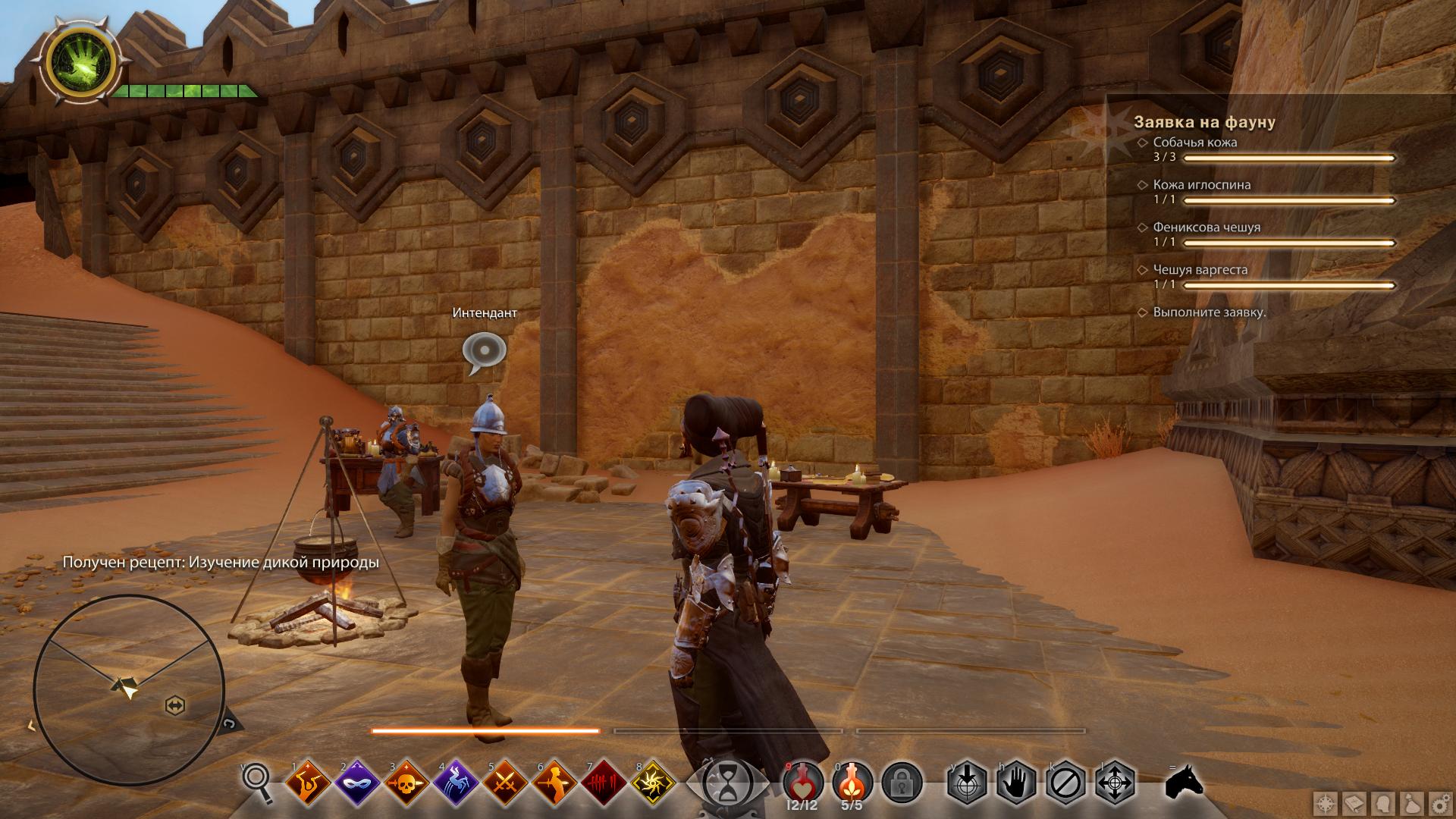Use the backstab figure ability
The image size is (1456, 819).
tap(555, 783)
